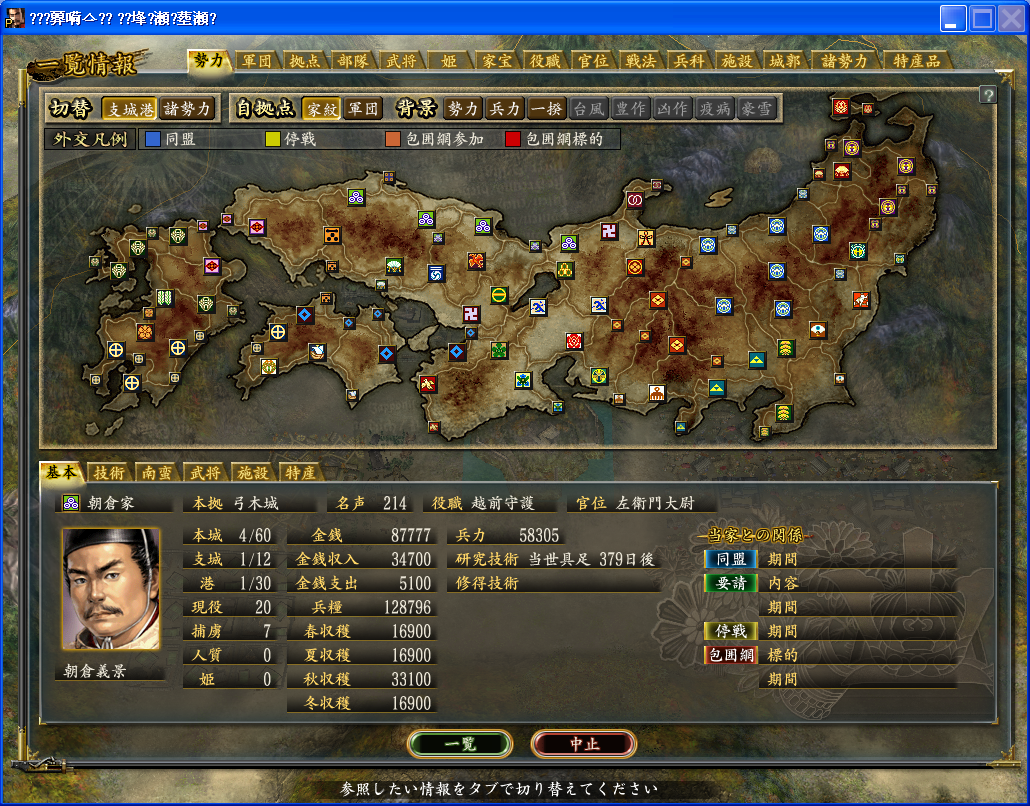Open the 官位 tab
The height and width of the screenshot is (806, 1030).
tap(593, 60)
